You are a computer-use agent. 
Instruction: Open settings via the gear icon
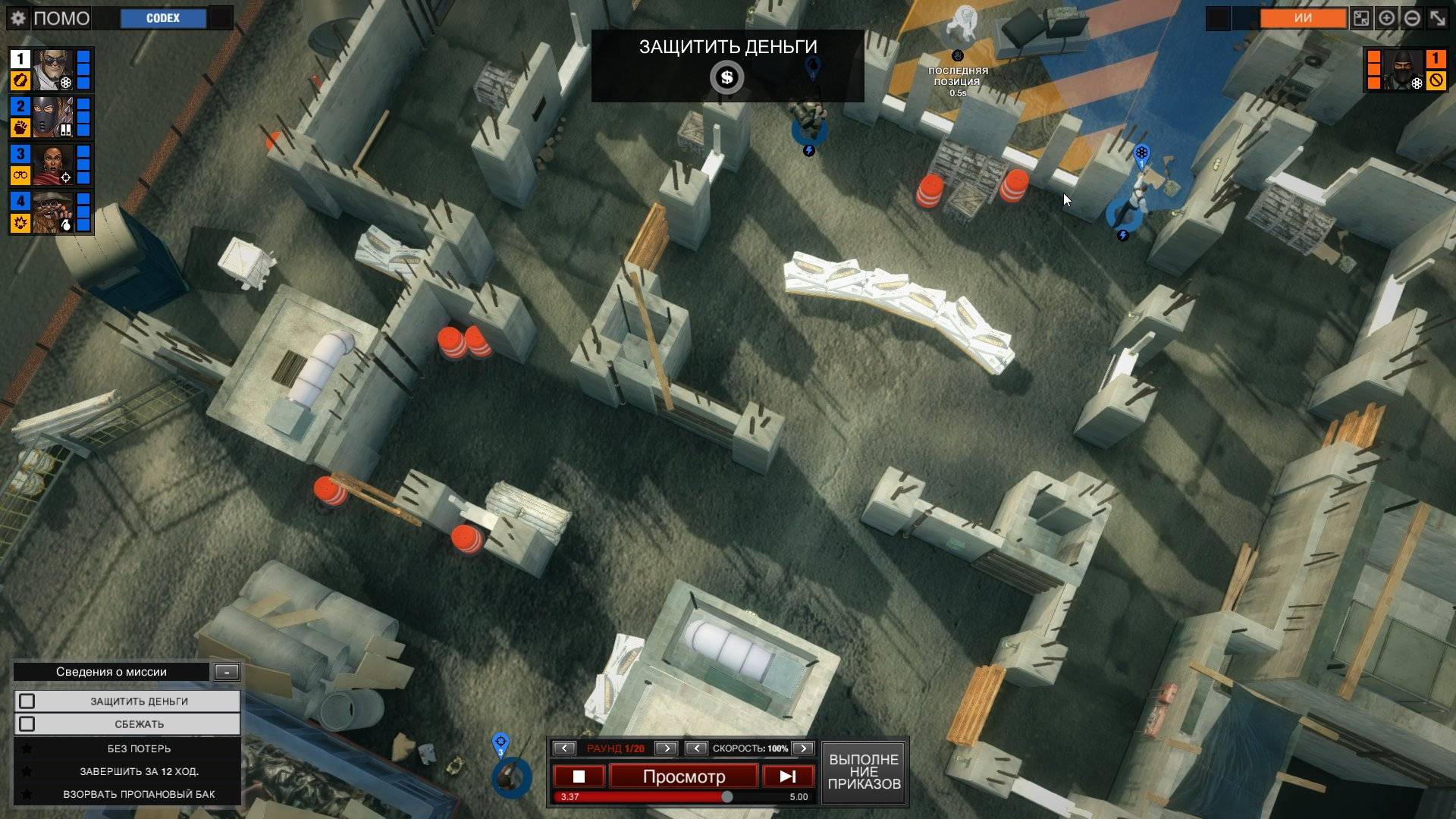coord(18,18)
